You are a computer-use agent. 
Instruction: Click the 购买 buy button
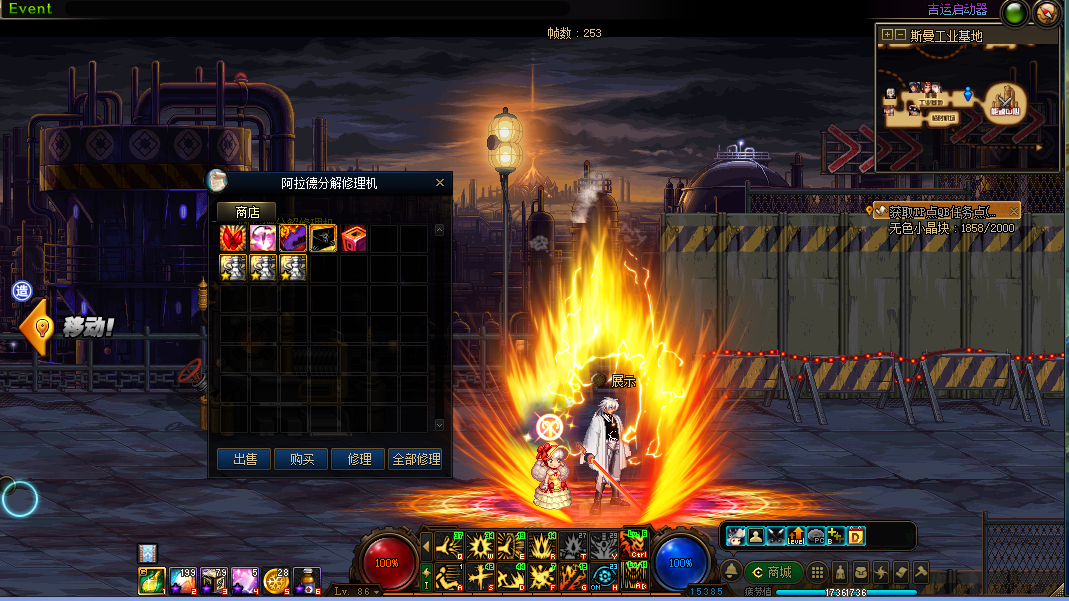tap(302, 459)
